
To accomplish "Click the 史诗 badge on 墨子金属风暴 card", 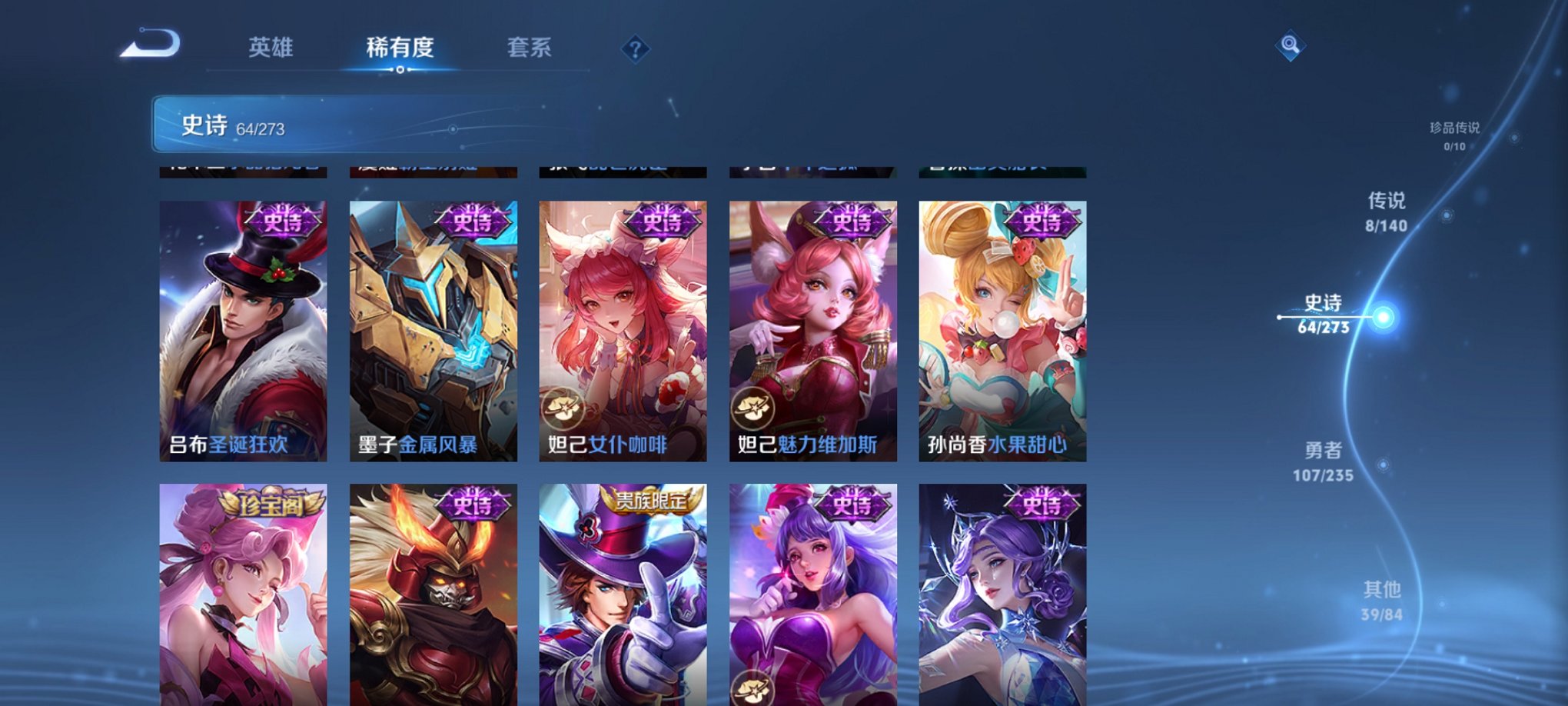I will coord(470,223).
